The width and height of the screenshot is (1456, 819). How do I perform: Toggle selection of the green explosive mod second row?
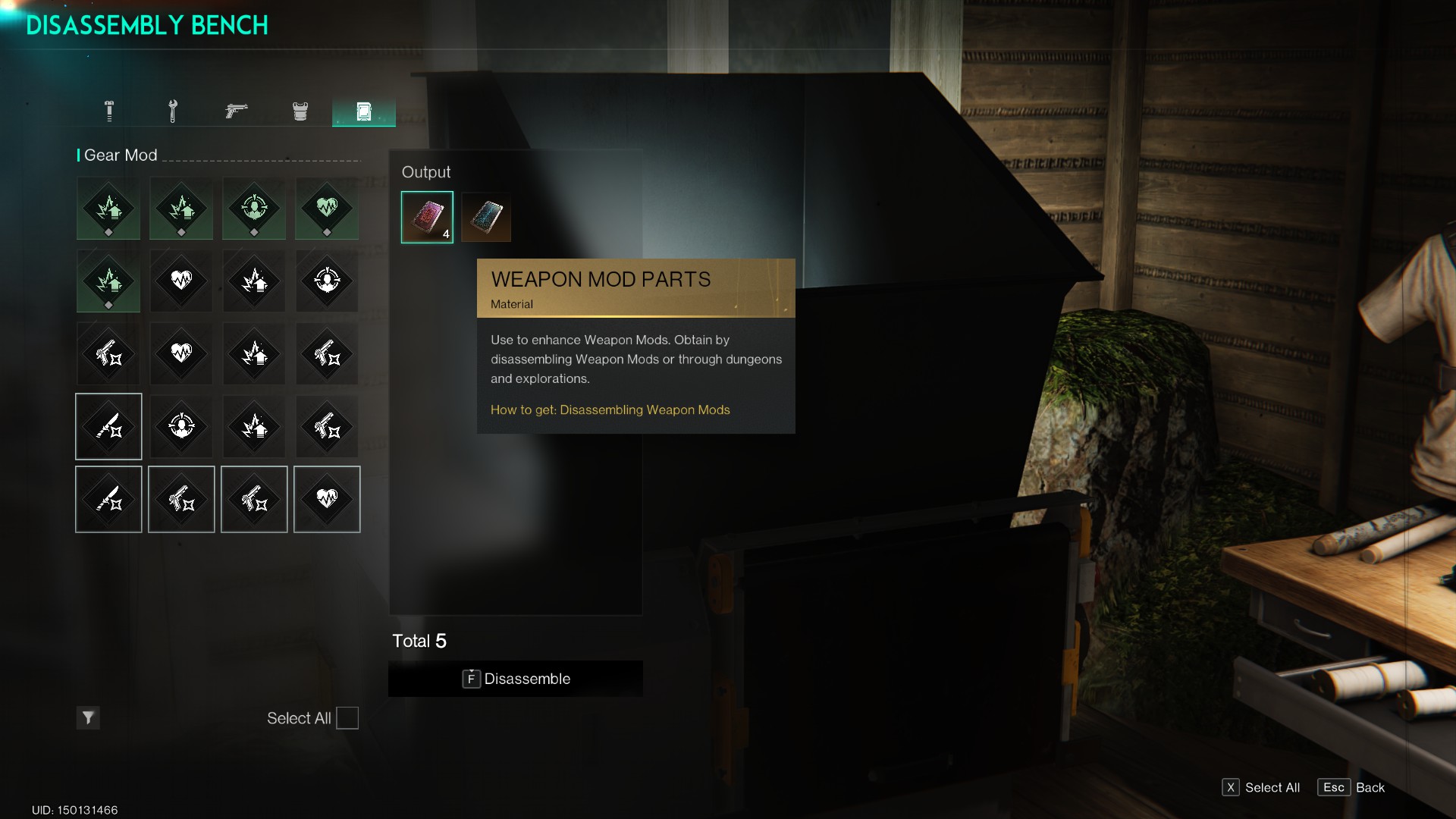(x=108, y=281)
